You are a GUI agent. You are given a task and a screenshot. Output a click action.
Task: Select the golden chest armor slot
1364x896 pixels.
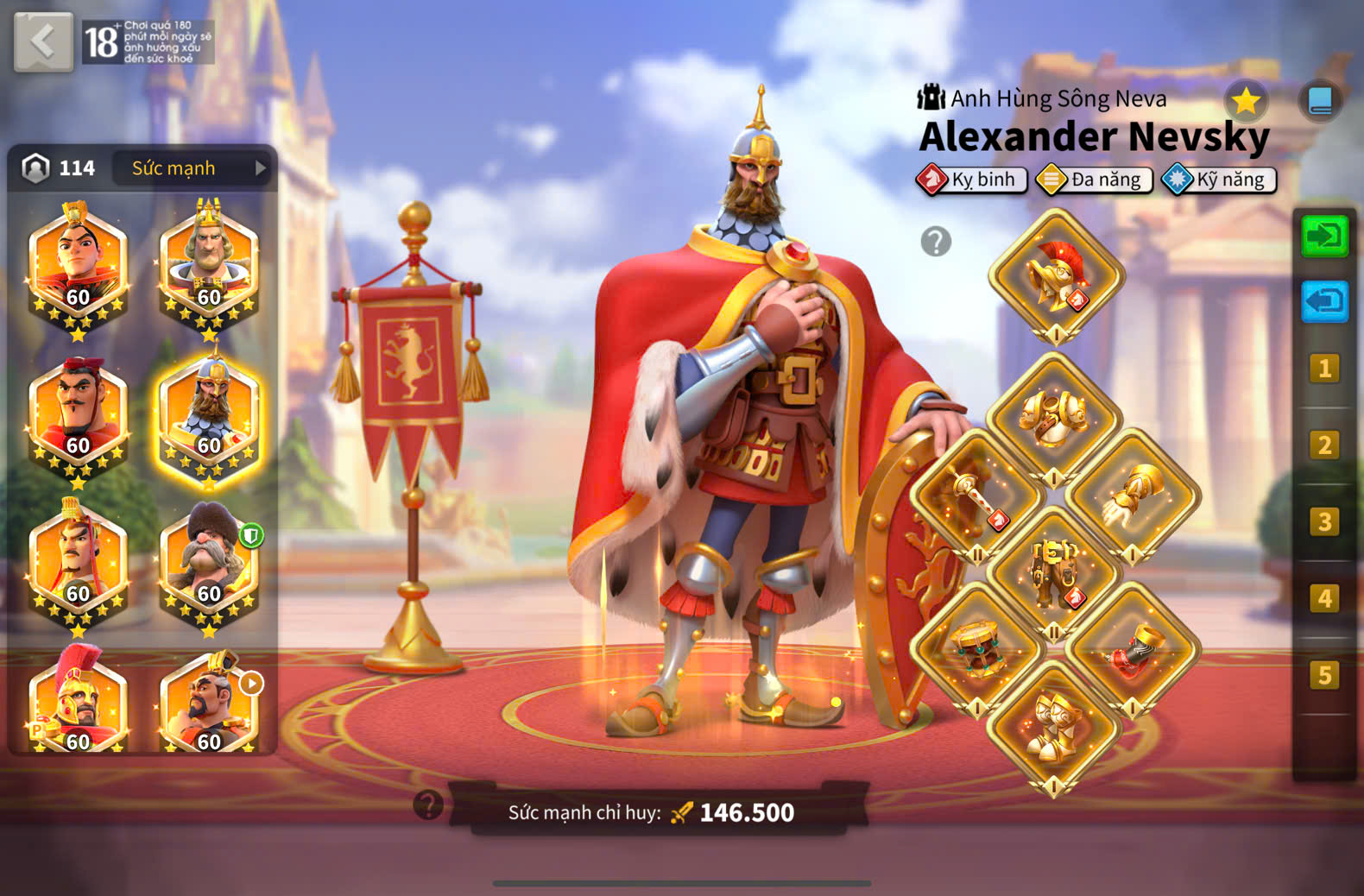click(x=1053, y=419)
